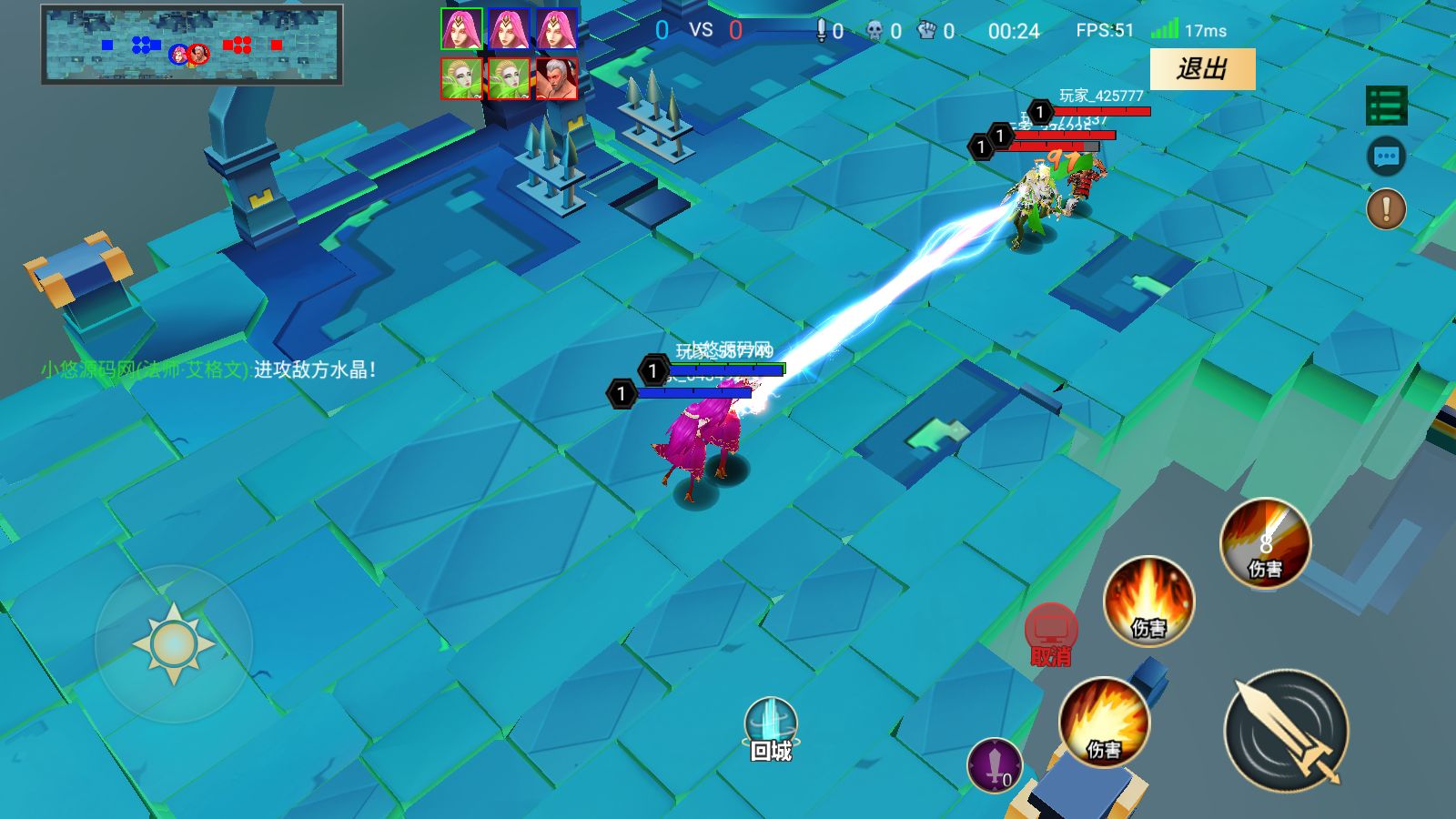
Task: Tap the orange exclamation mark icon
Action: point(1386,209)
